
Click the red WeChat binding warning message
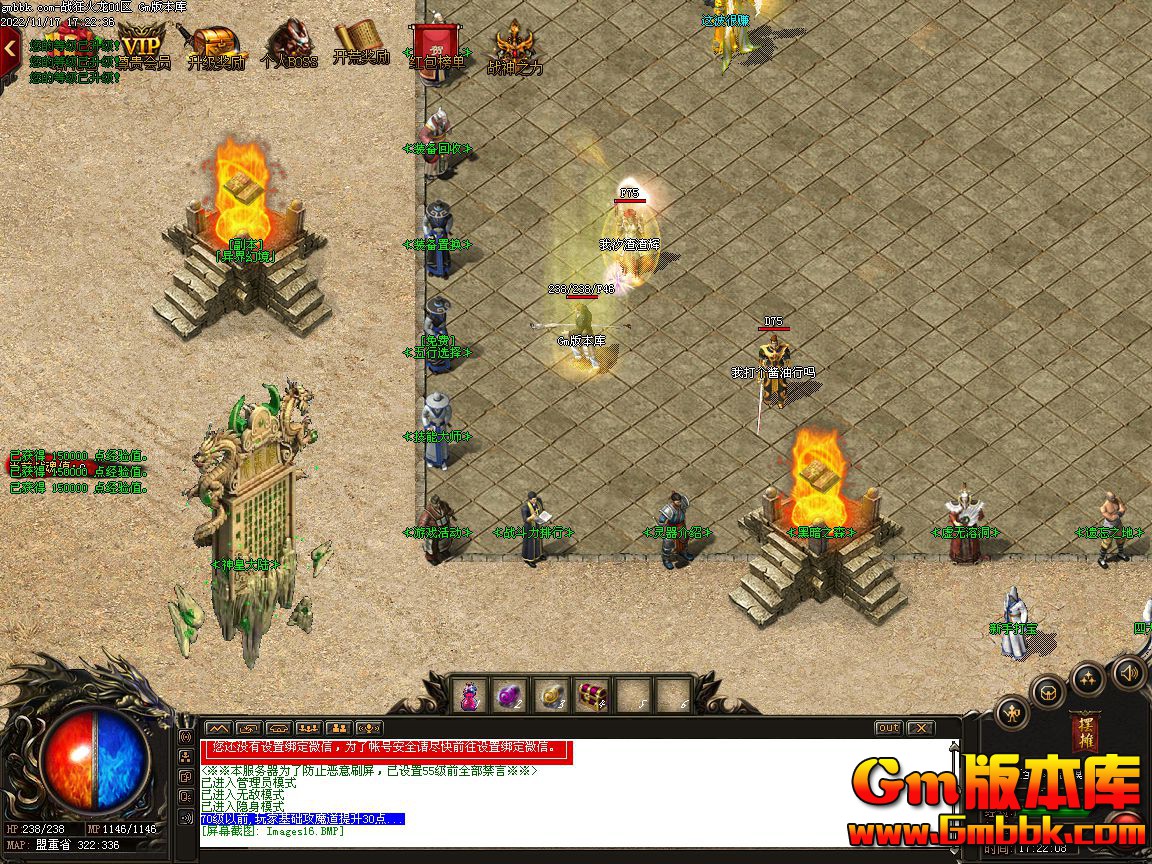386,748
